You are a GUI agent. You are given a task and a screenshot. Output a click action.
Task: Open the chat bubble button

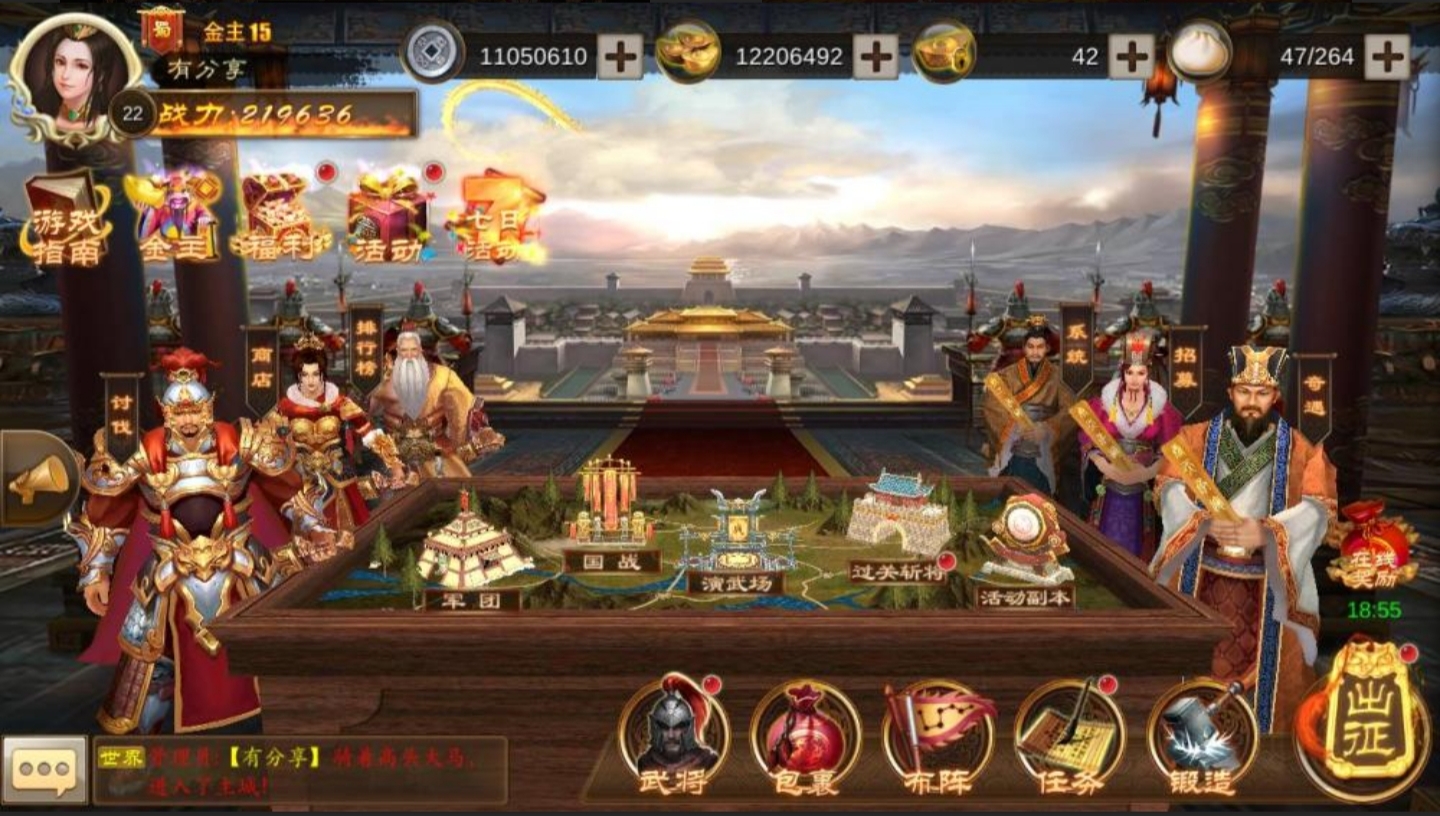[x=44, y=770]
